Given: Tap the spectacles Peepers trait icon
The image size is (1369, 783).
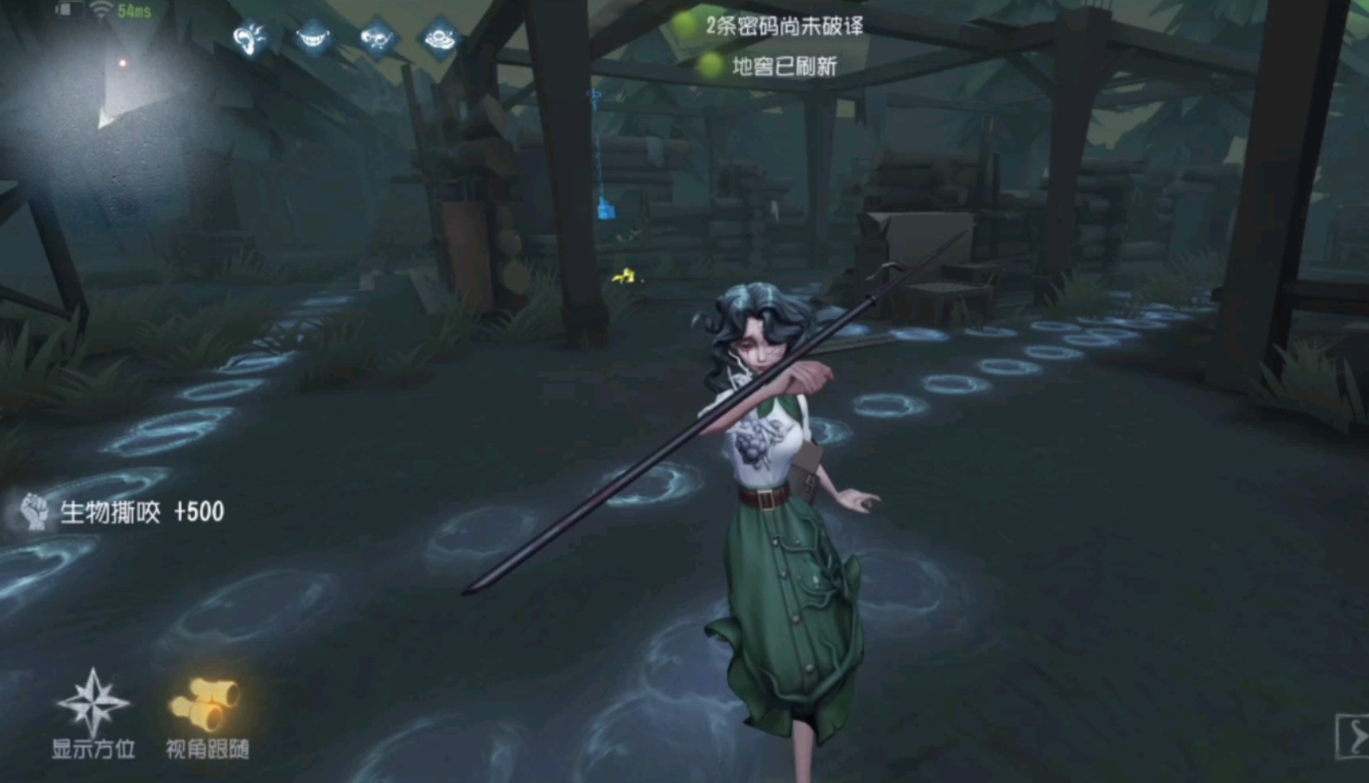Looking at the screenshot, I should click(378, 37).
